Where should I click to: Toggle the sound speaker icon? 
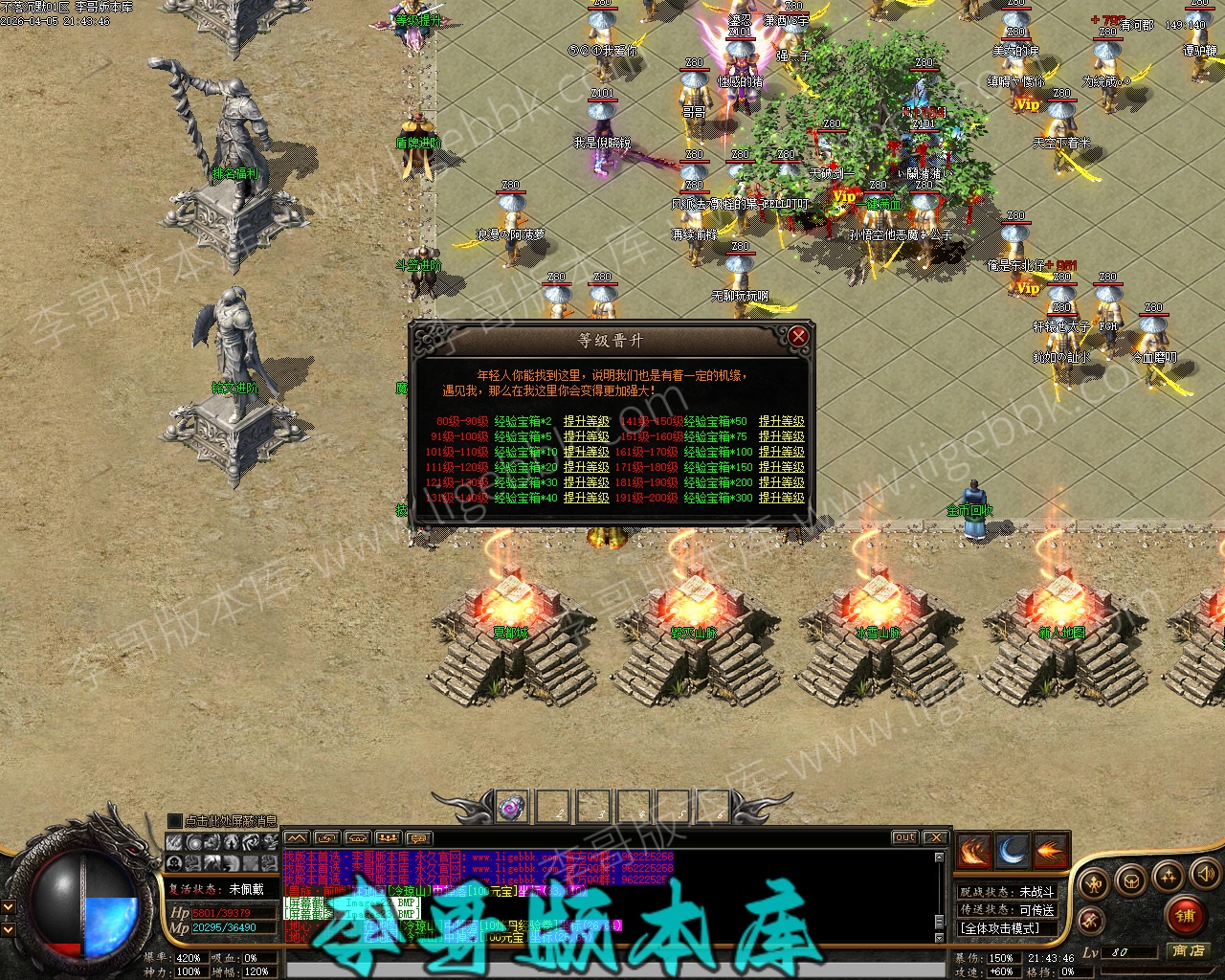click(x=1205, y=874)
